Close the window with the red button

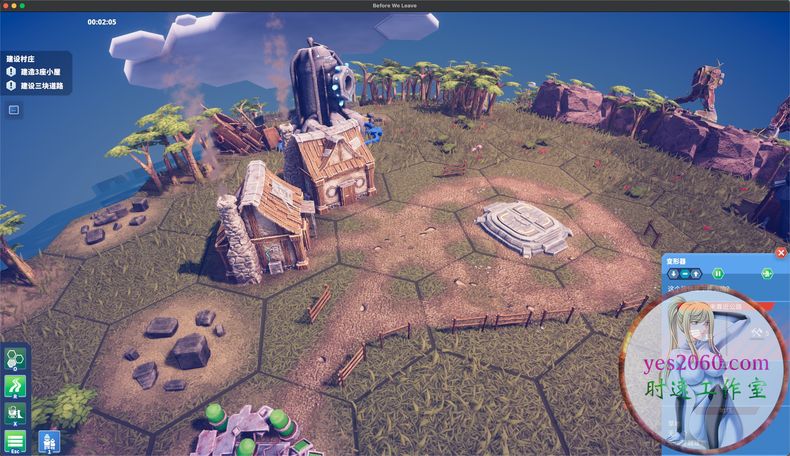point(5,6)
